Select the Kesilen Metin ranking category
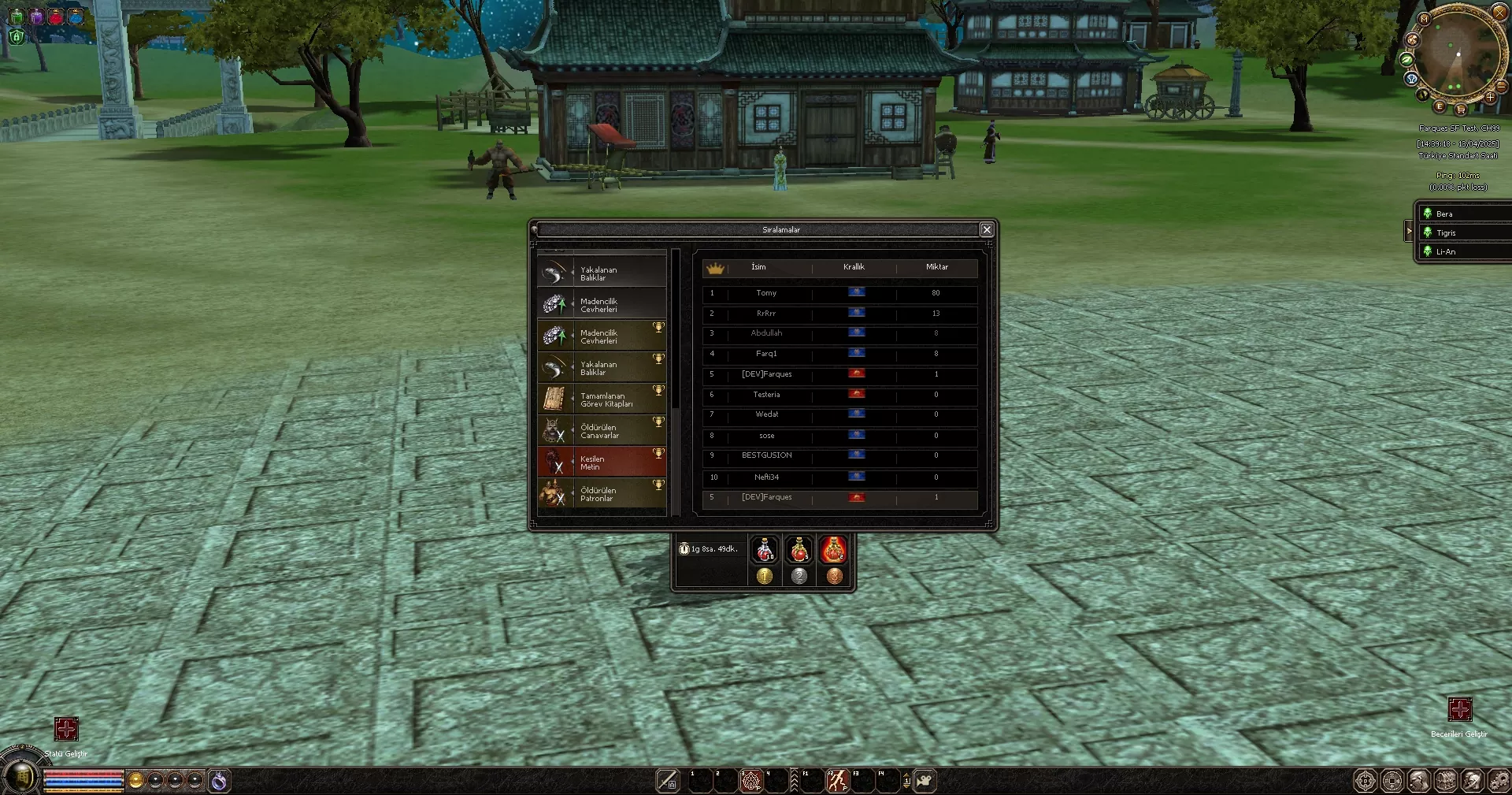The width and height of the screenshot is (1512, 795). [602, 462]
